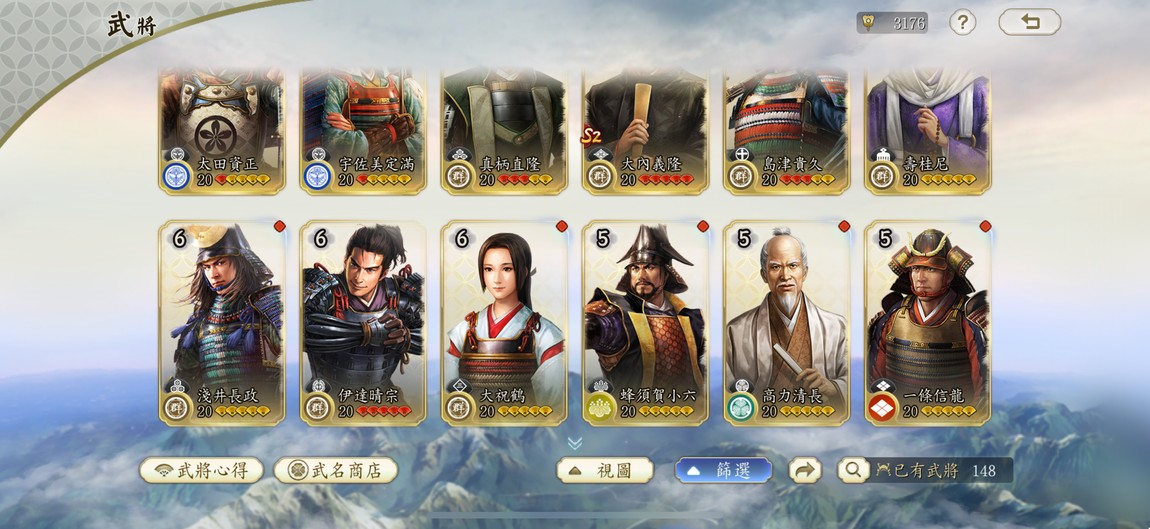This screenshot has width=1150, height=529.
Task: Choose the 太田資正 general card
Action: (222, 130)
